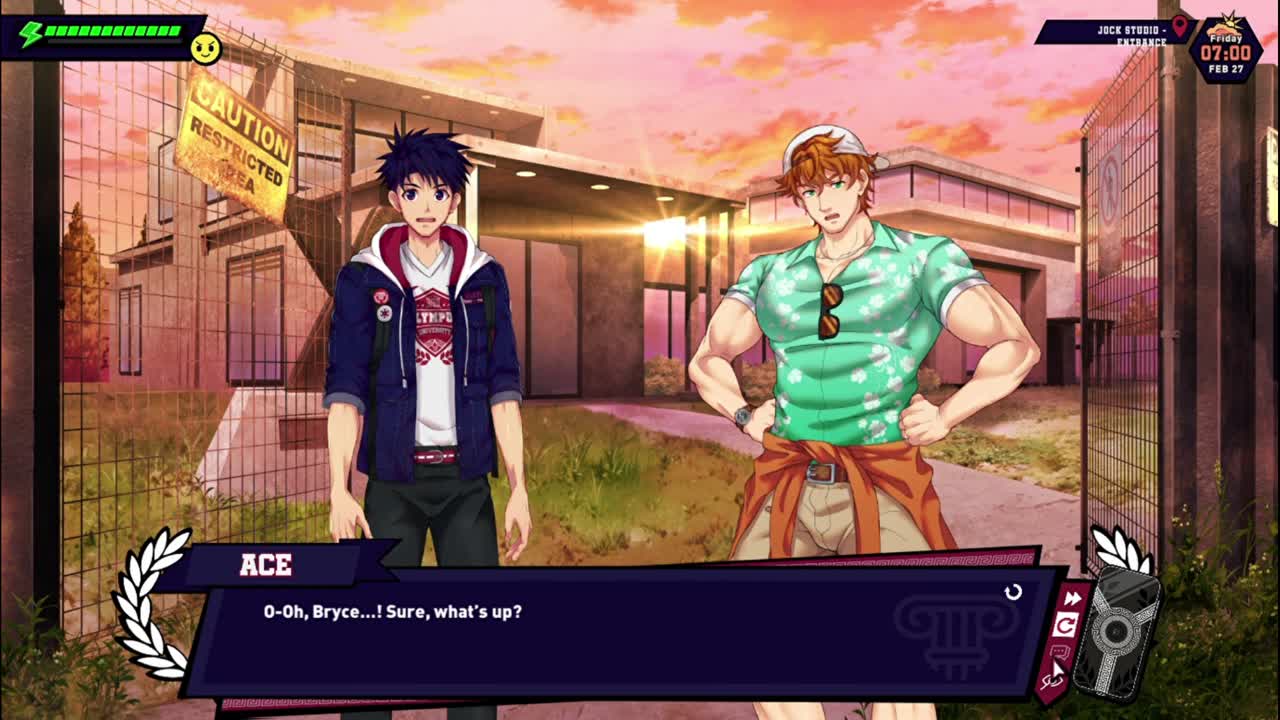Toggle auto-advance with the circular arrow button
The image size is (1280, 720).
tap(1066, 626)
